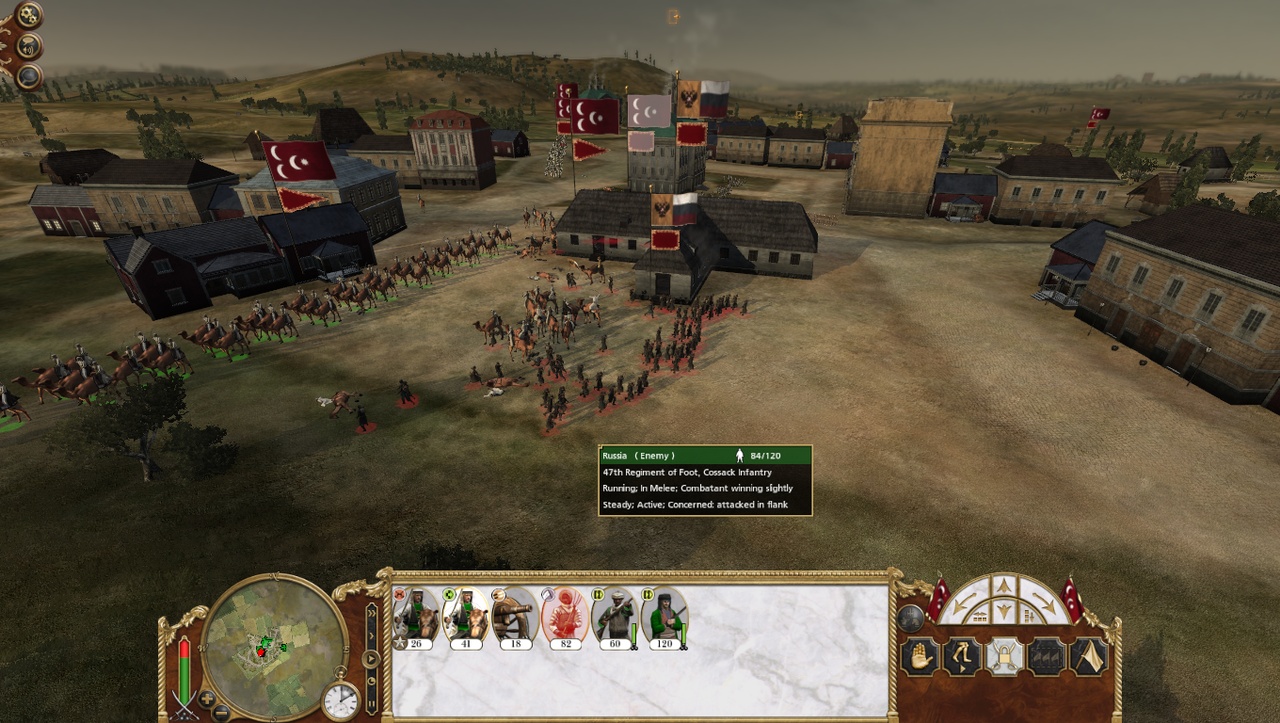Zoom in the minimap with plus button

(207, 698)
